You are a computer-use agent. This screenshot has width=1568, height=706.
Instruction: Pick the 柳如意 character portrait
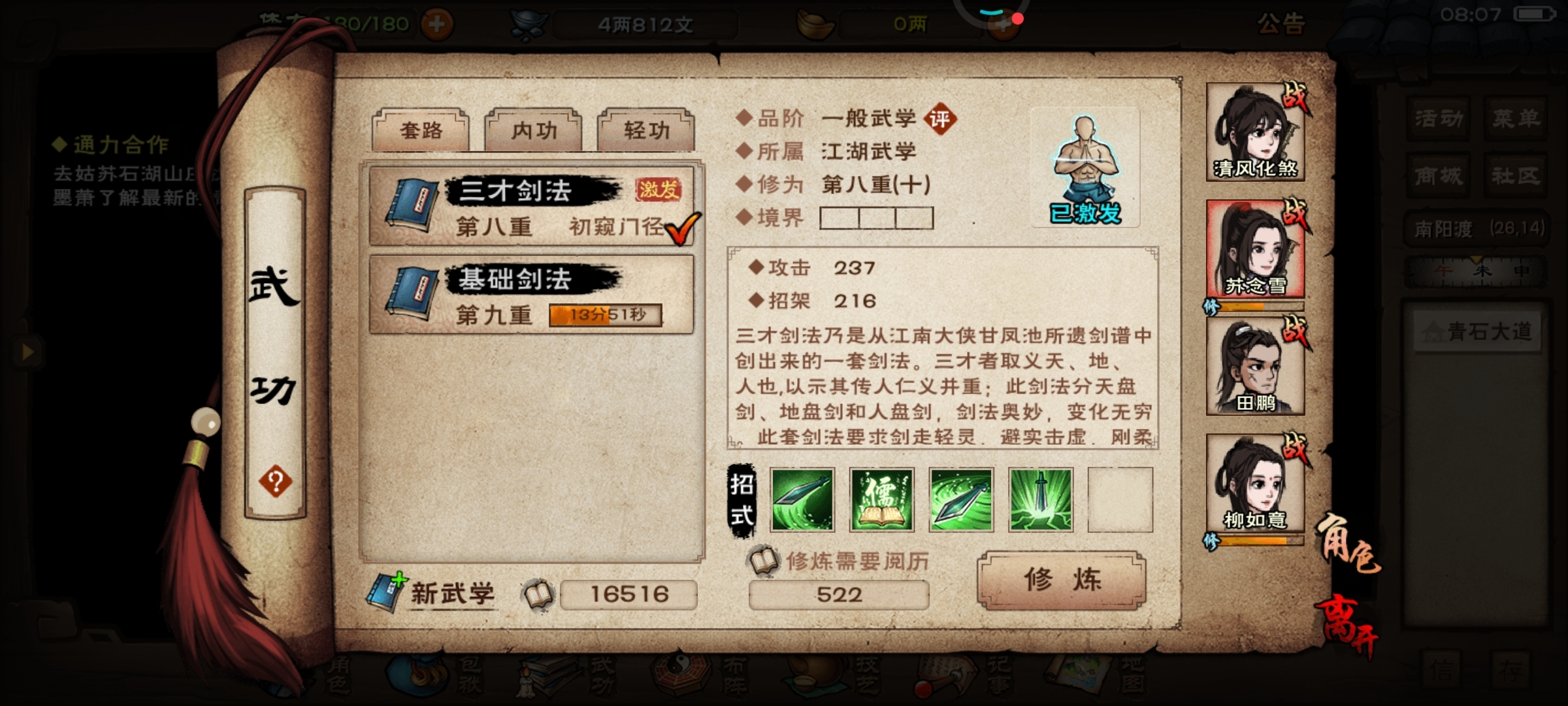pyautogui.click(x=1254, y=484)
